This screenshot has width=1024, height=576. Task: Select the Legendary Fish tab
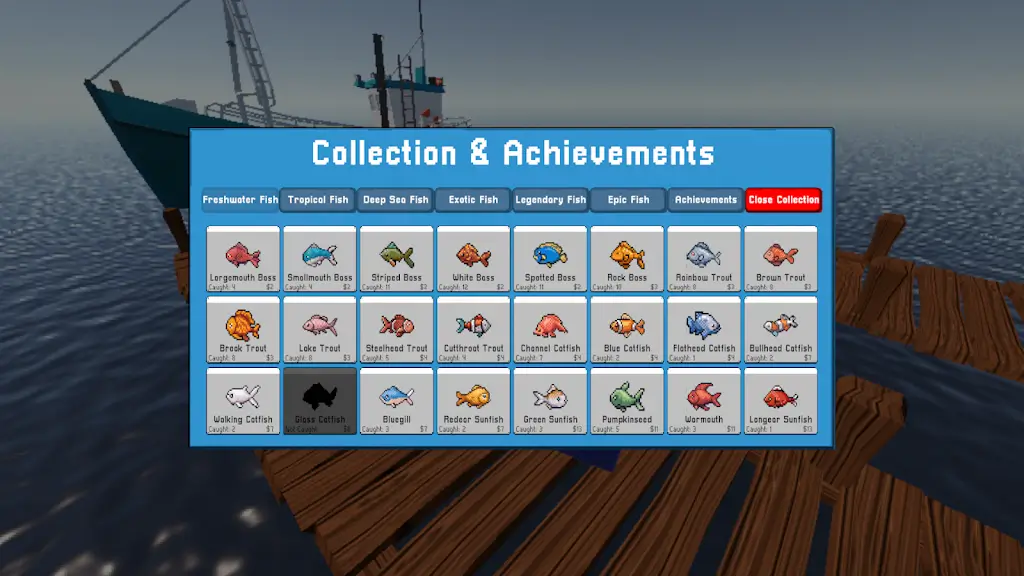pos(550,200)
